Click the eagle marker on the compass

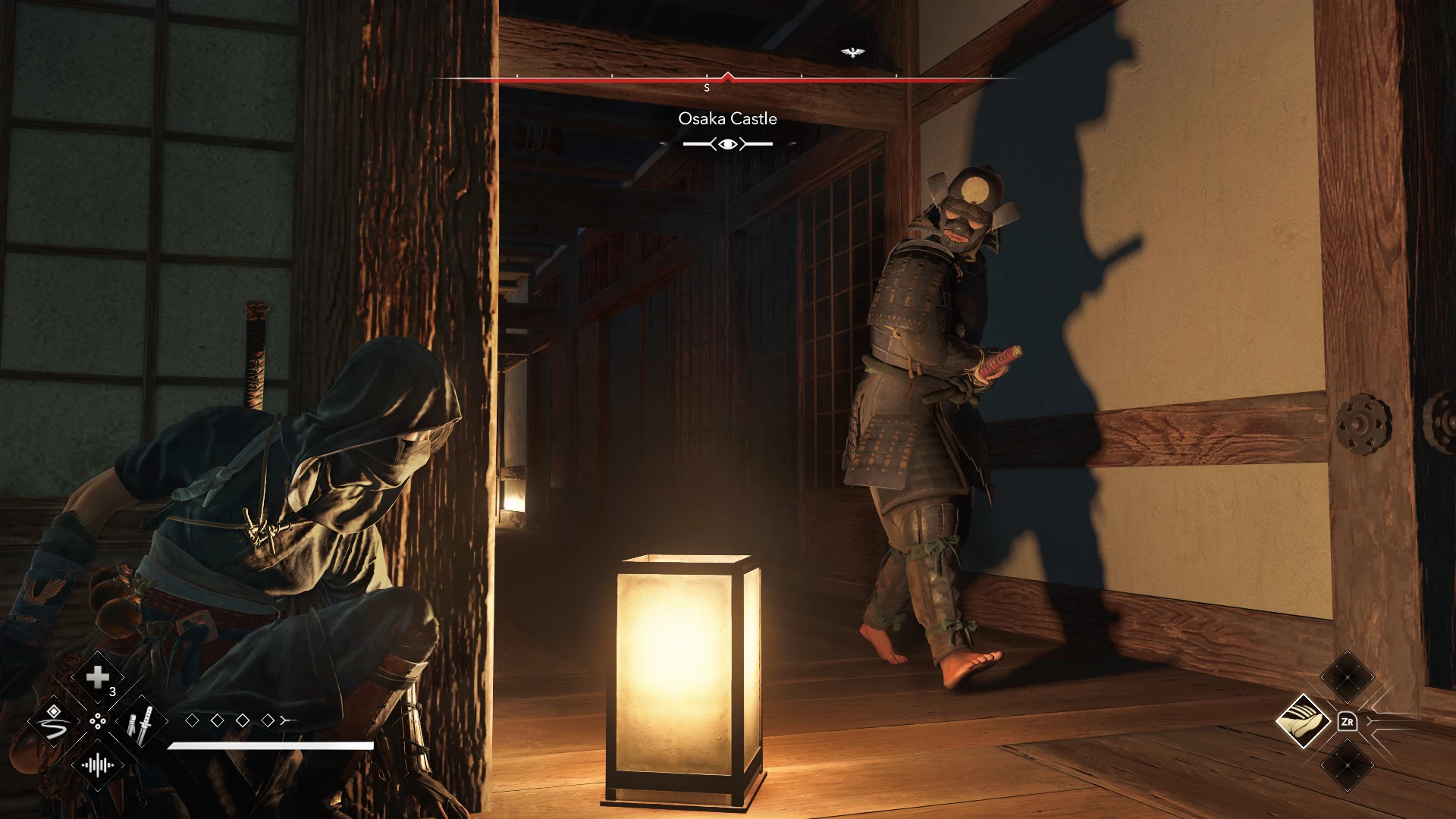(853, 53)
